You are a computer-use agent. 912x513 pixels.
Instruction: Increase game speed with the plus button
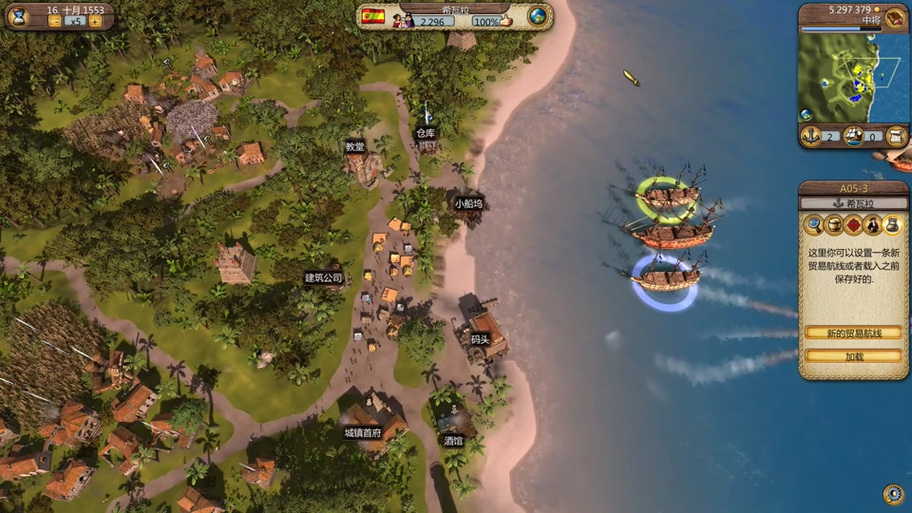[x=95, y=21]
